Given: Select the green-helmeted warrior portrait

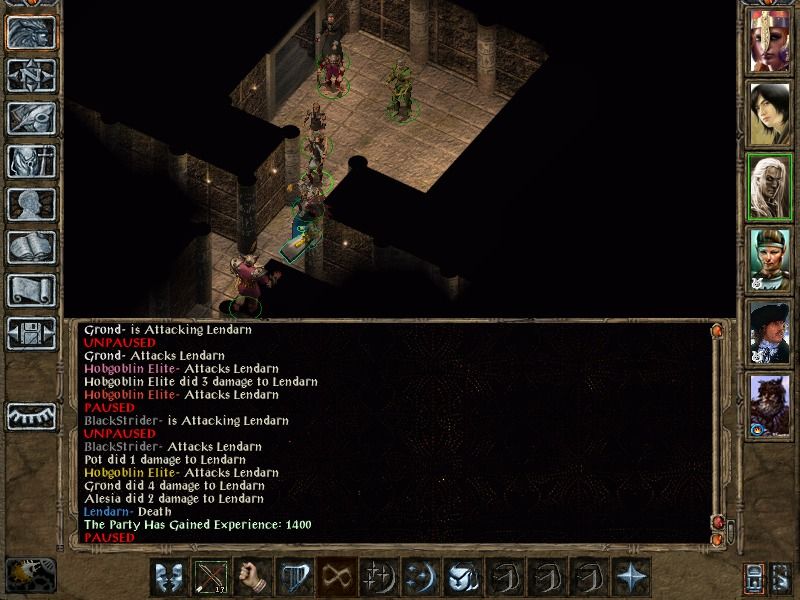Looking at the screenshot, I should [x=770, y=258].
